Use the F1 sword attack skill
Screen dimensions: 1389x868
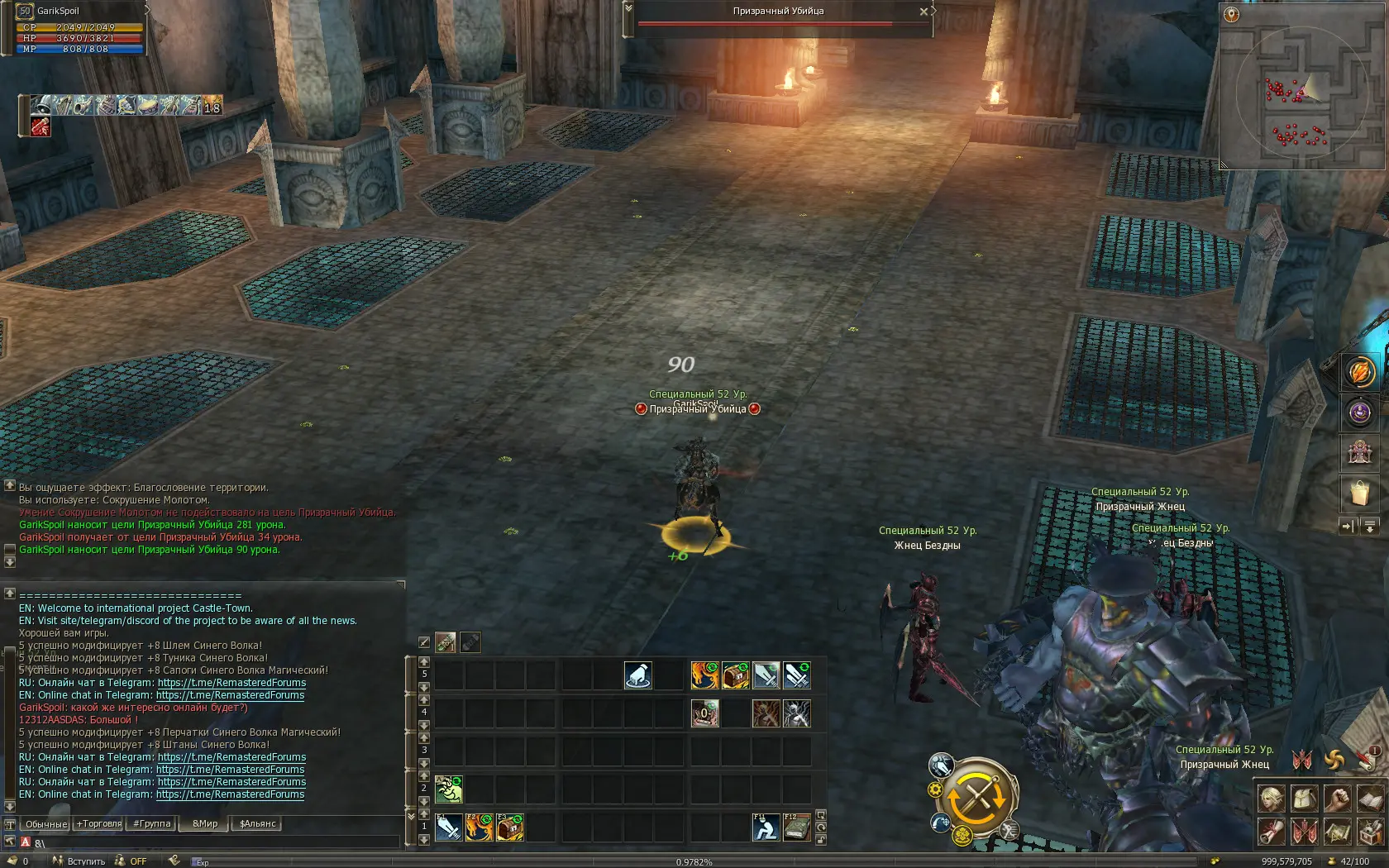tap(449, 827)
